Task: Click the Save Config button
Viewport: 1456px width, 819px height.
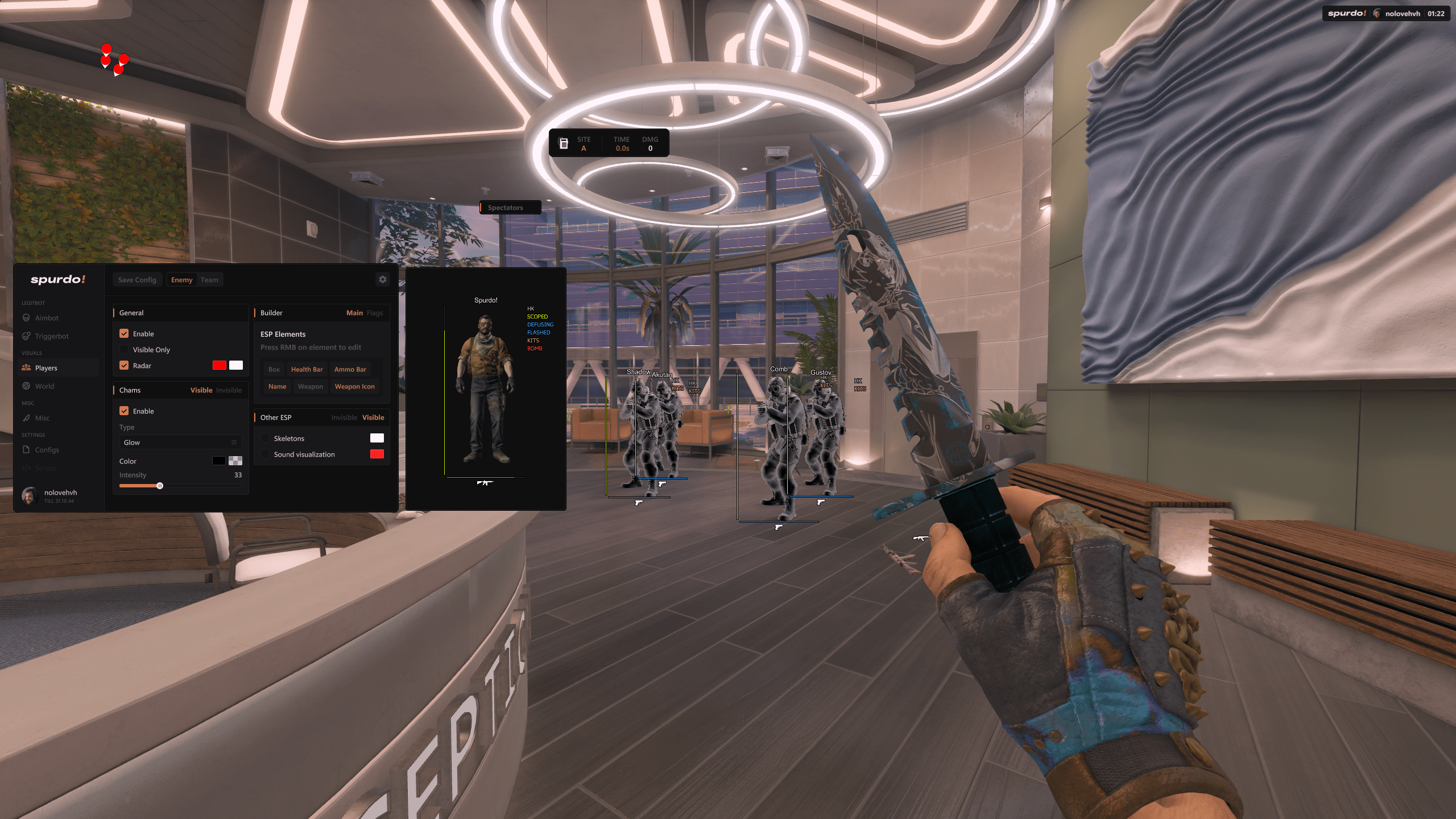Action: click(x=137, y=280)
